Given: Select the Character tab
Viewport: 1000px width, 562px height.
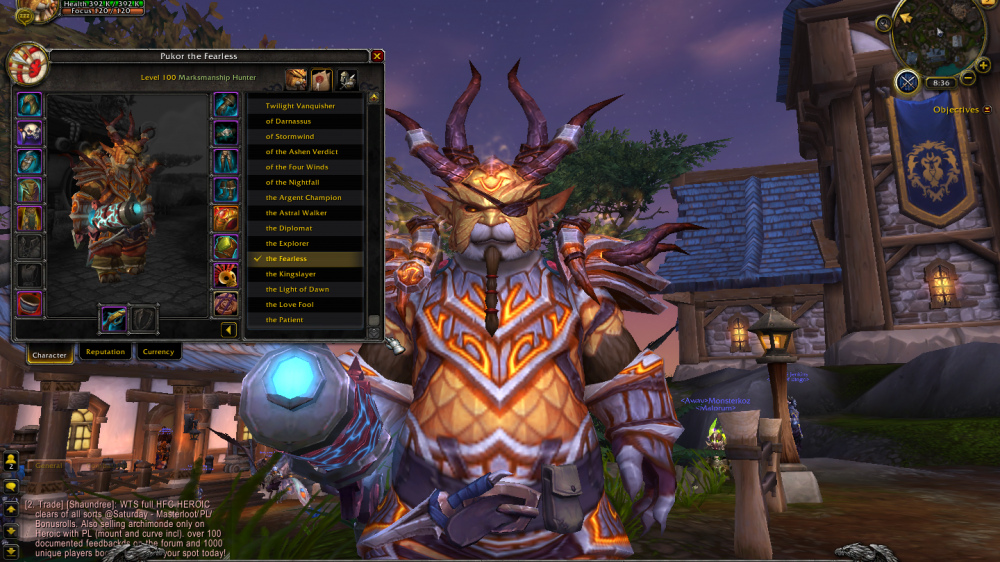Looking at the screenshot, I should pyautogui.click(x=49, y=354).
